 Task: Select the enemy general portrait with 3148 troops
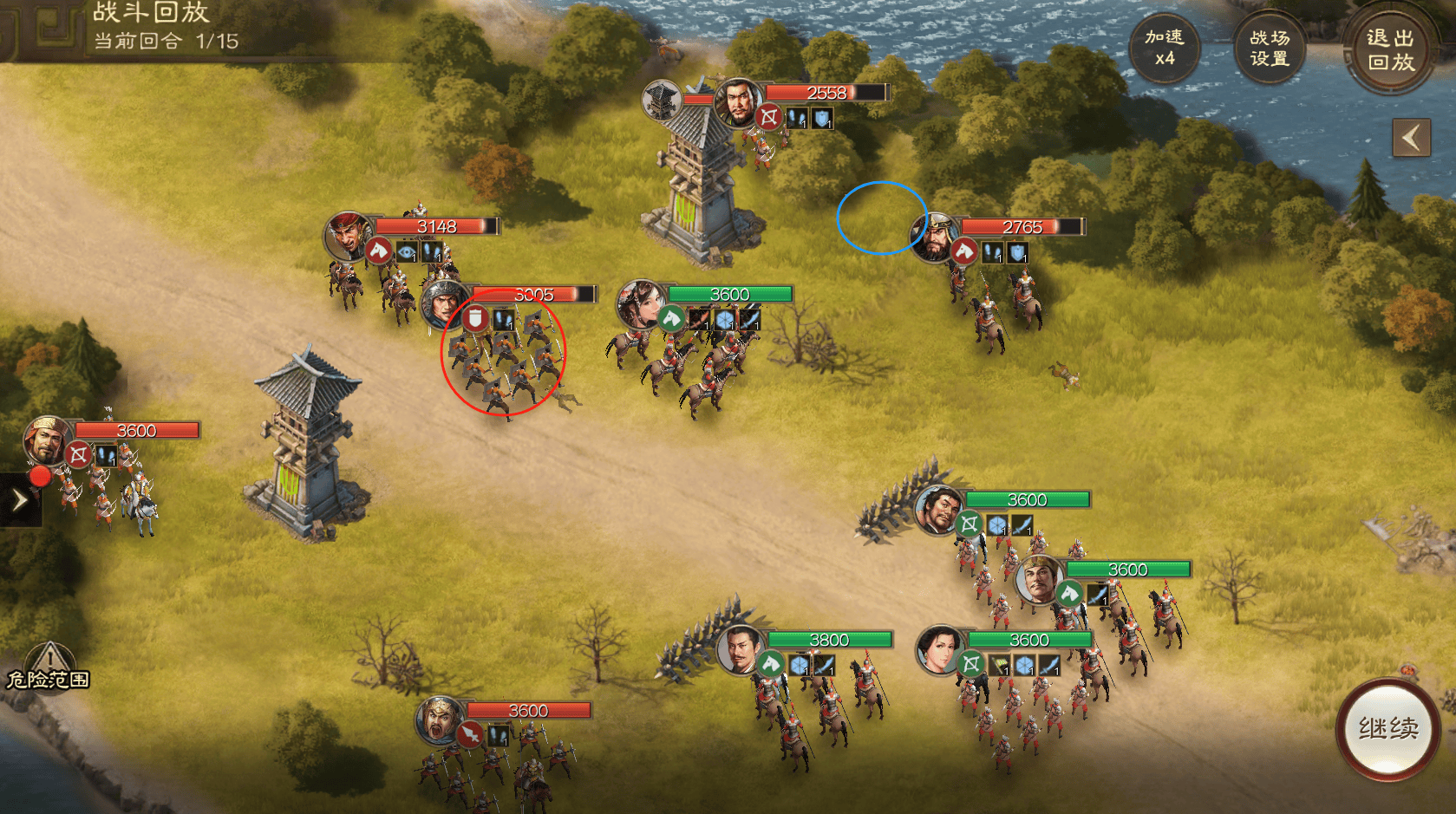(x=349, y=236)
